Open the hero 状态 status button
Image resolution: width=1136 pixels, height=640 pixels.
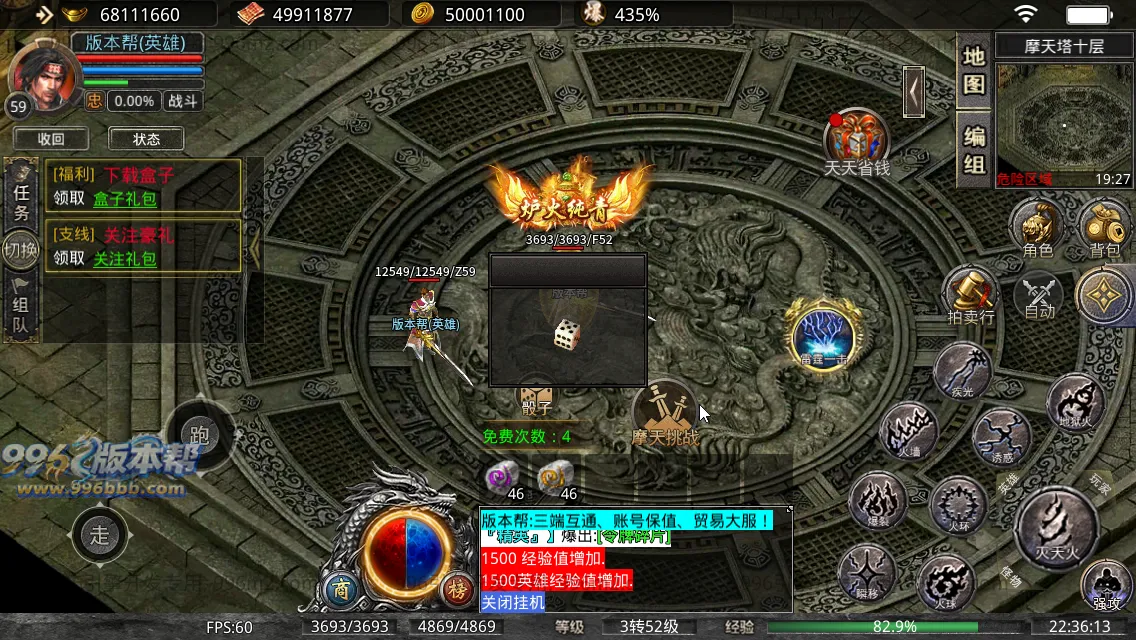(146, 139)
